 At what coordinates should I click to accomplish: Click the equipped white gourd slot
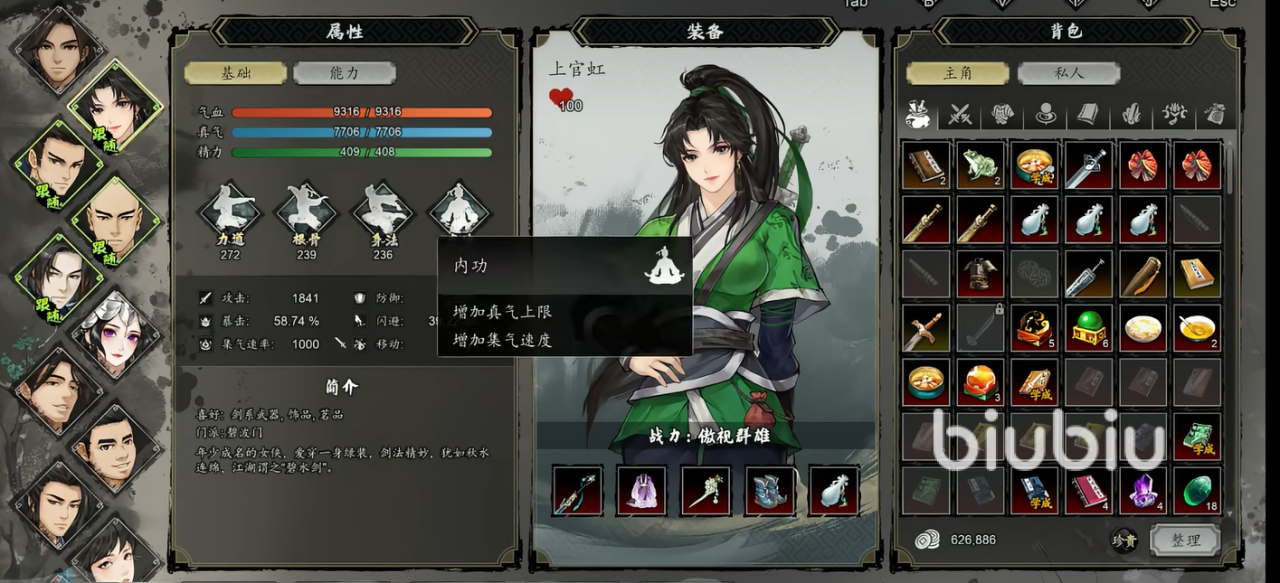(x=834, y=490)
